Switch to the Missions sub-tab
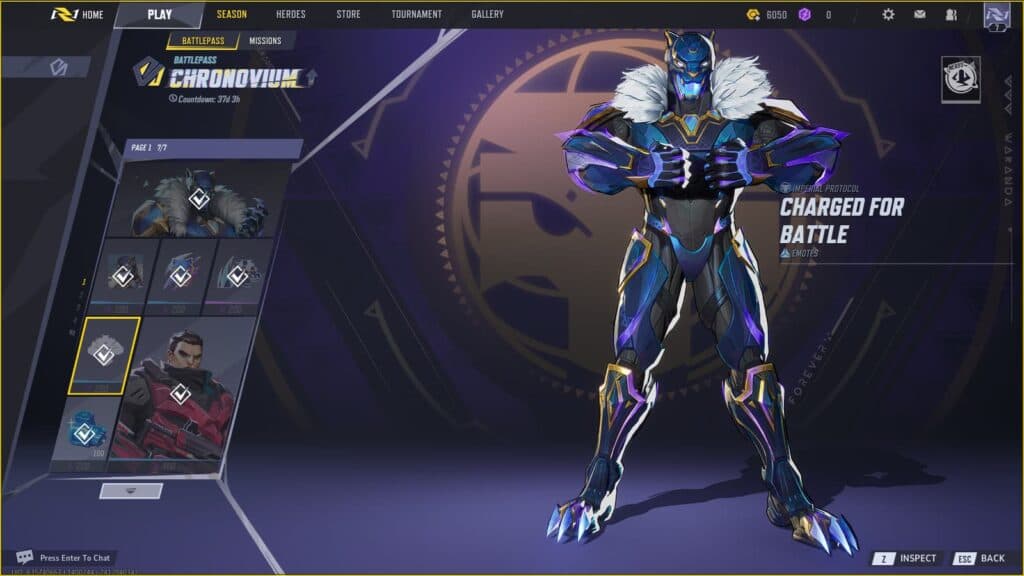This screenshot has height=576, width=1024. 265,41
